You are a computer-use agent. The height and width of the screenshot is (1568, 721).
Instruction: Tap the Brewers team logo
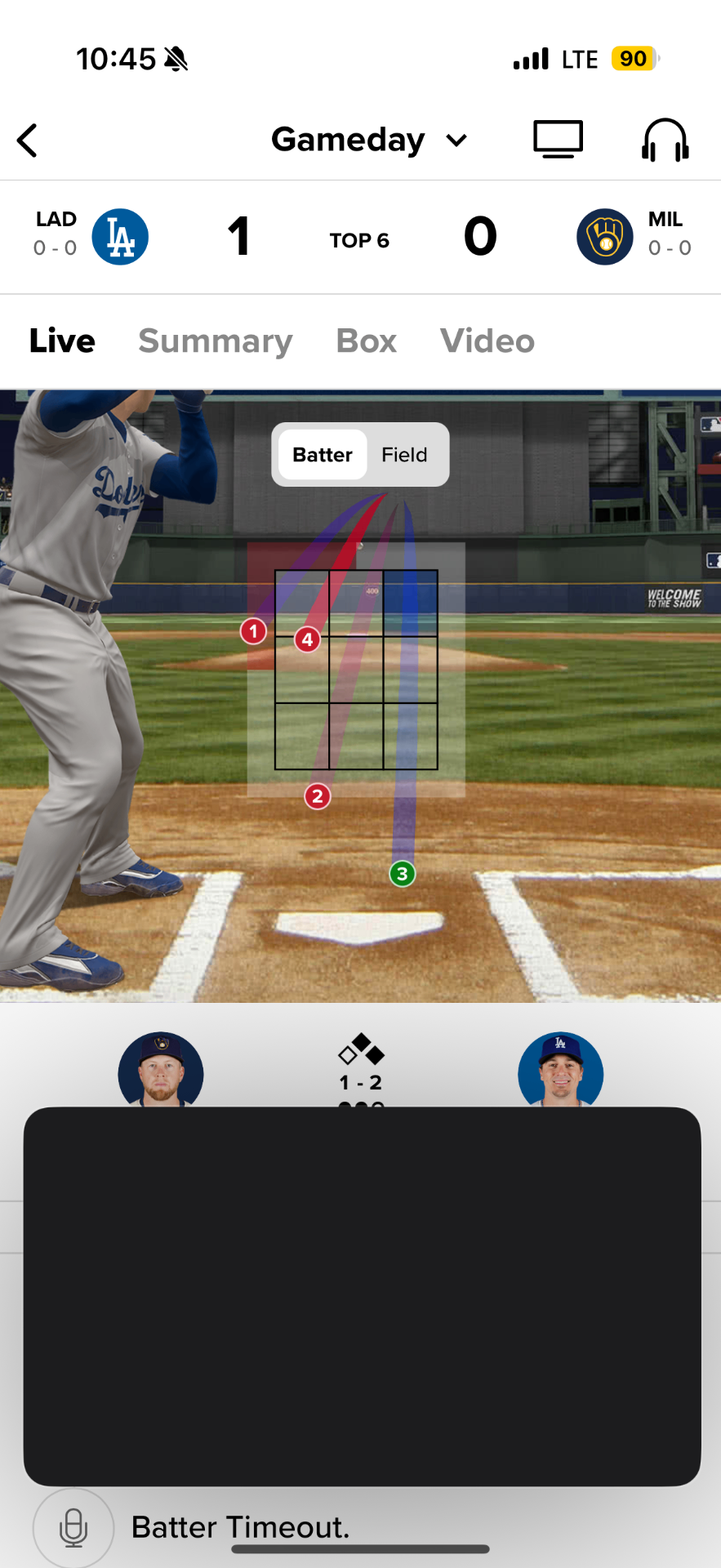click(x=604, y=237)
